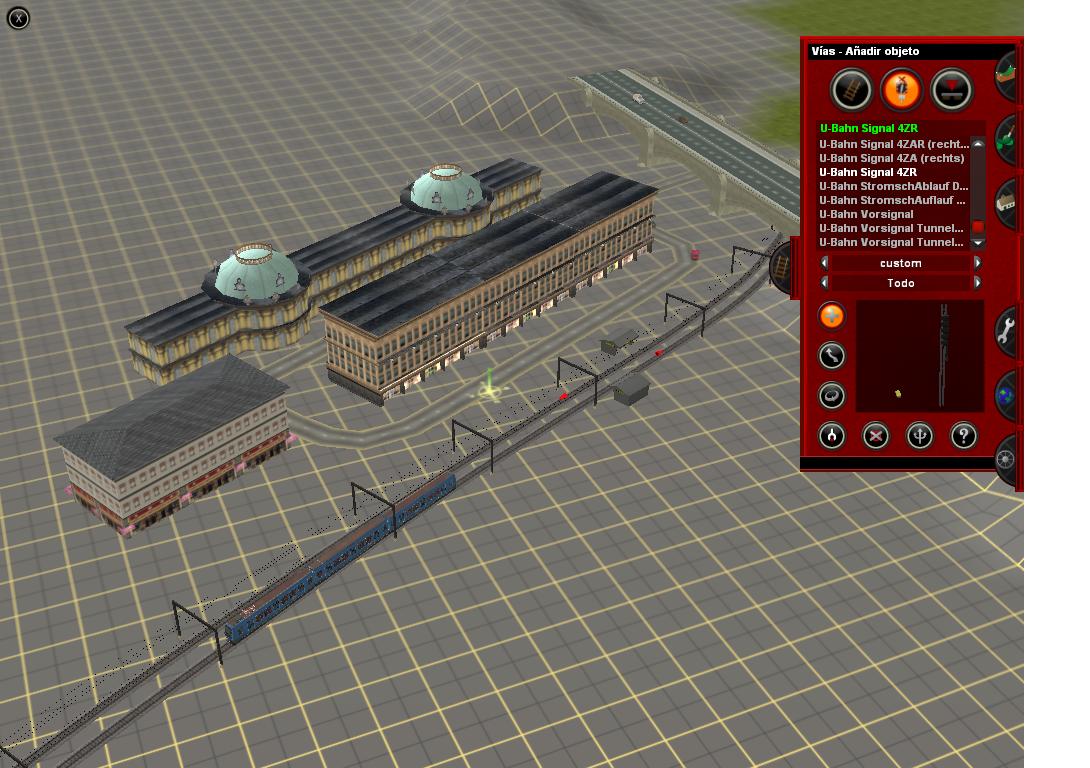Click right arrow next to custom
This screenshot has width=1090, height=768.
click(977, 263)
